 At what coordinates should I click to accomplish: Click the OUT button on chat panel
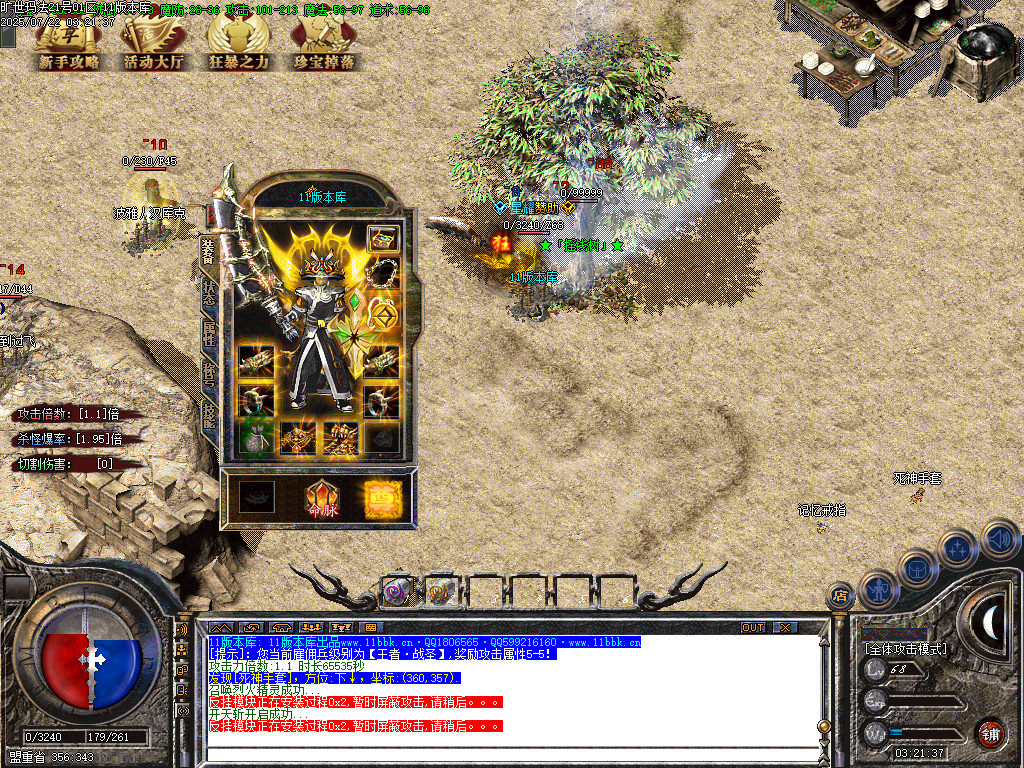pos(753,627)
